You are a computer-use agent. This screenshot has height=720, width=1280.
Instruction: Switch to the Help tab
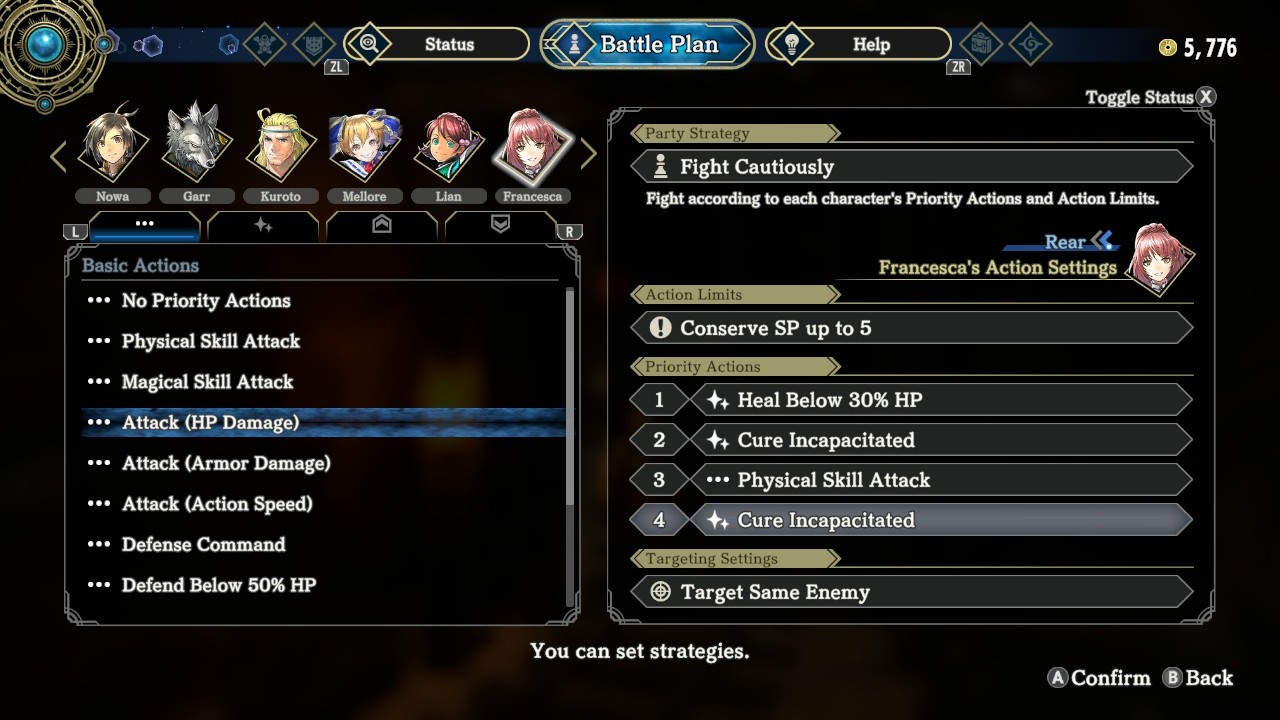[870, 44]
